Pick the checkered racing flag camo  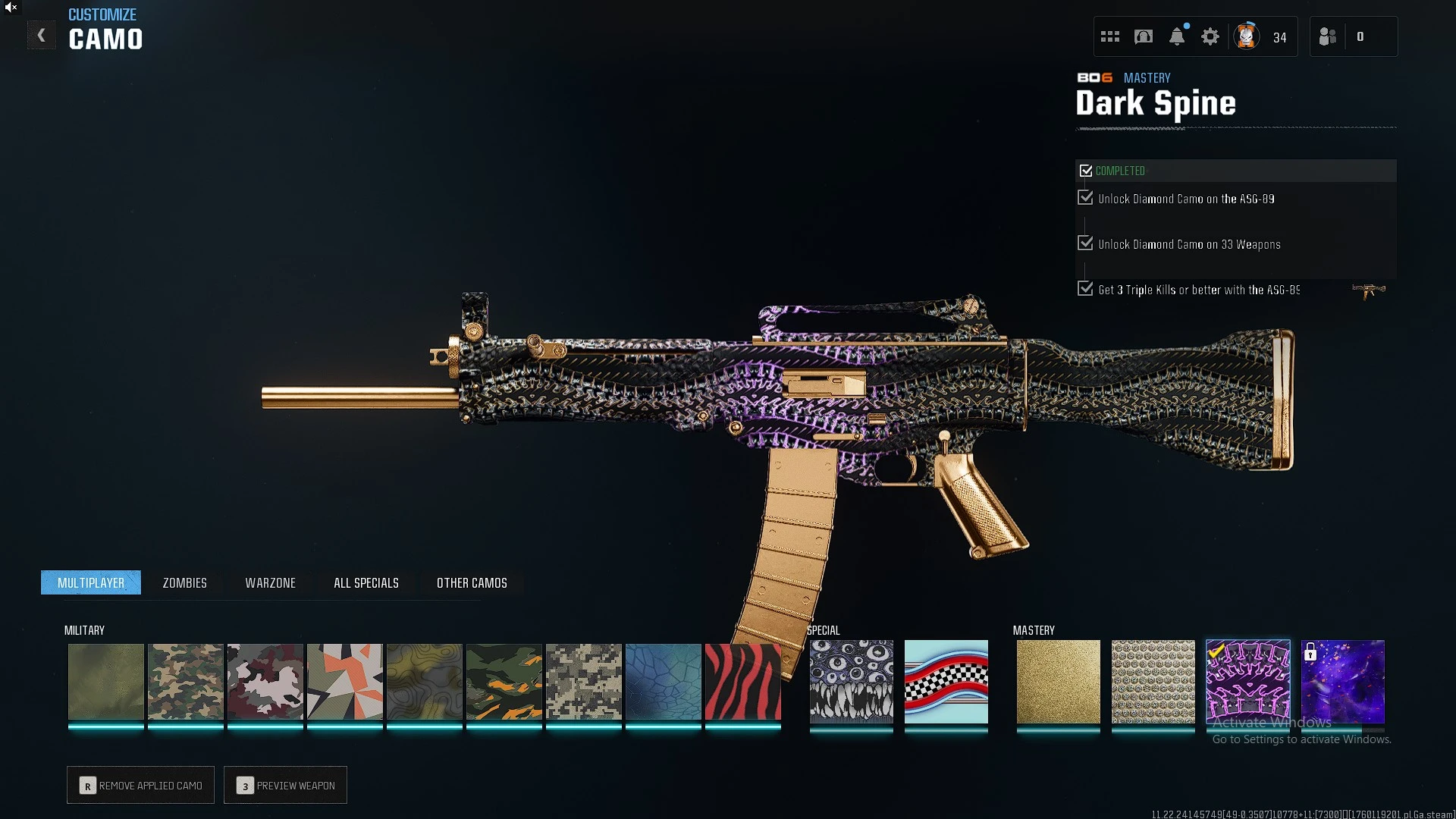click(946, 681)
